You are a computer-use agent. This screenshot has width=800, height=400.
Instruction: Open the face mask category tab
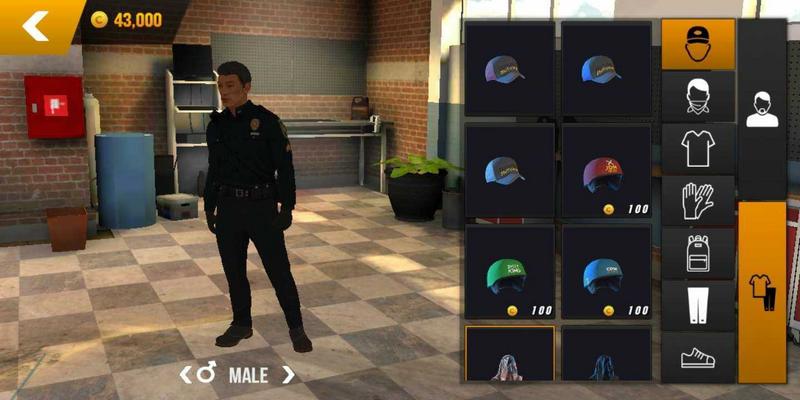coord(698,96)
